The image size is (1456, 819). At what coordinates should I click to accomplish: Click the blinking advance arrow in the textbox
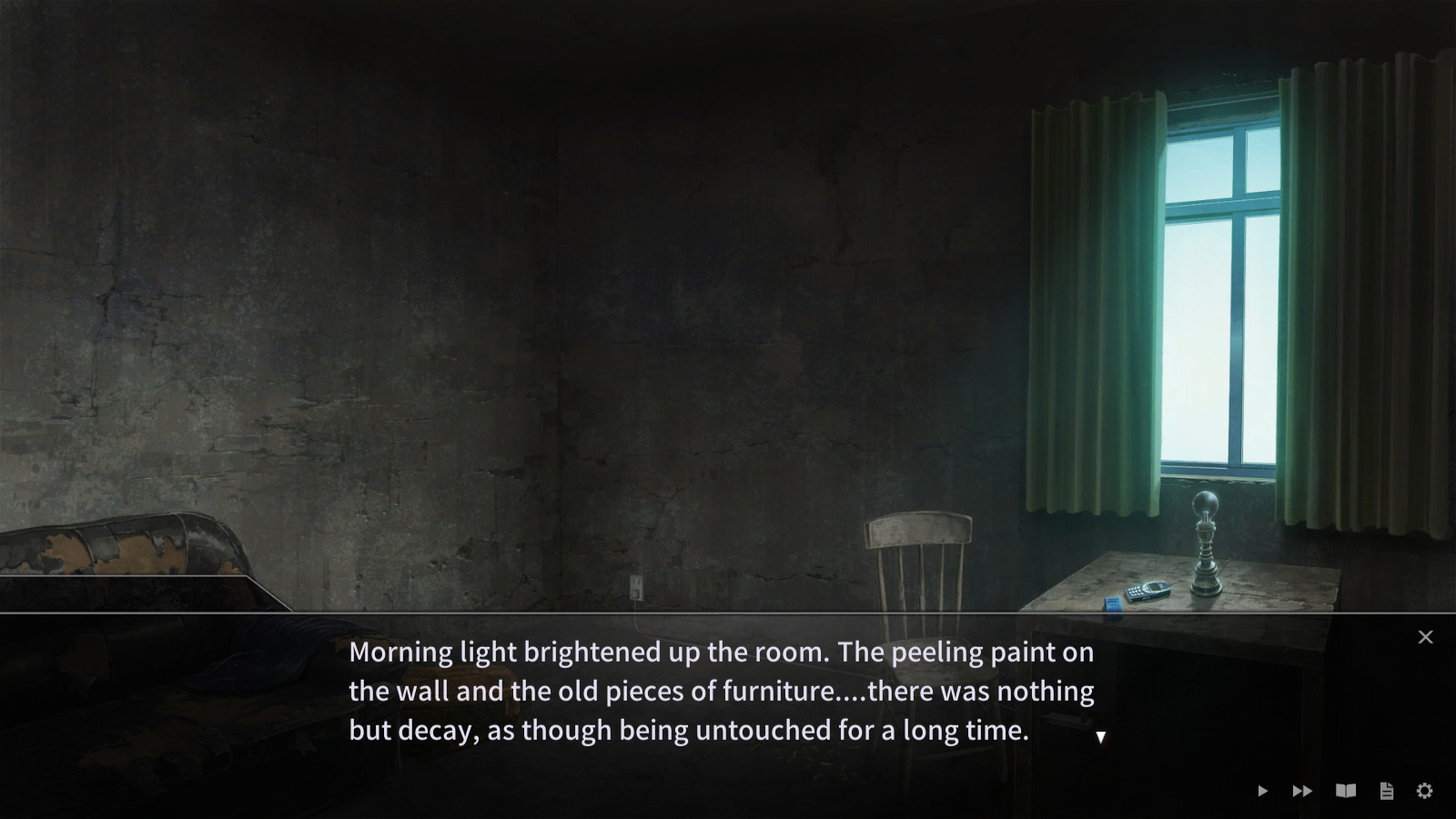pyautogui.click(x=1101, y=737)
